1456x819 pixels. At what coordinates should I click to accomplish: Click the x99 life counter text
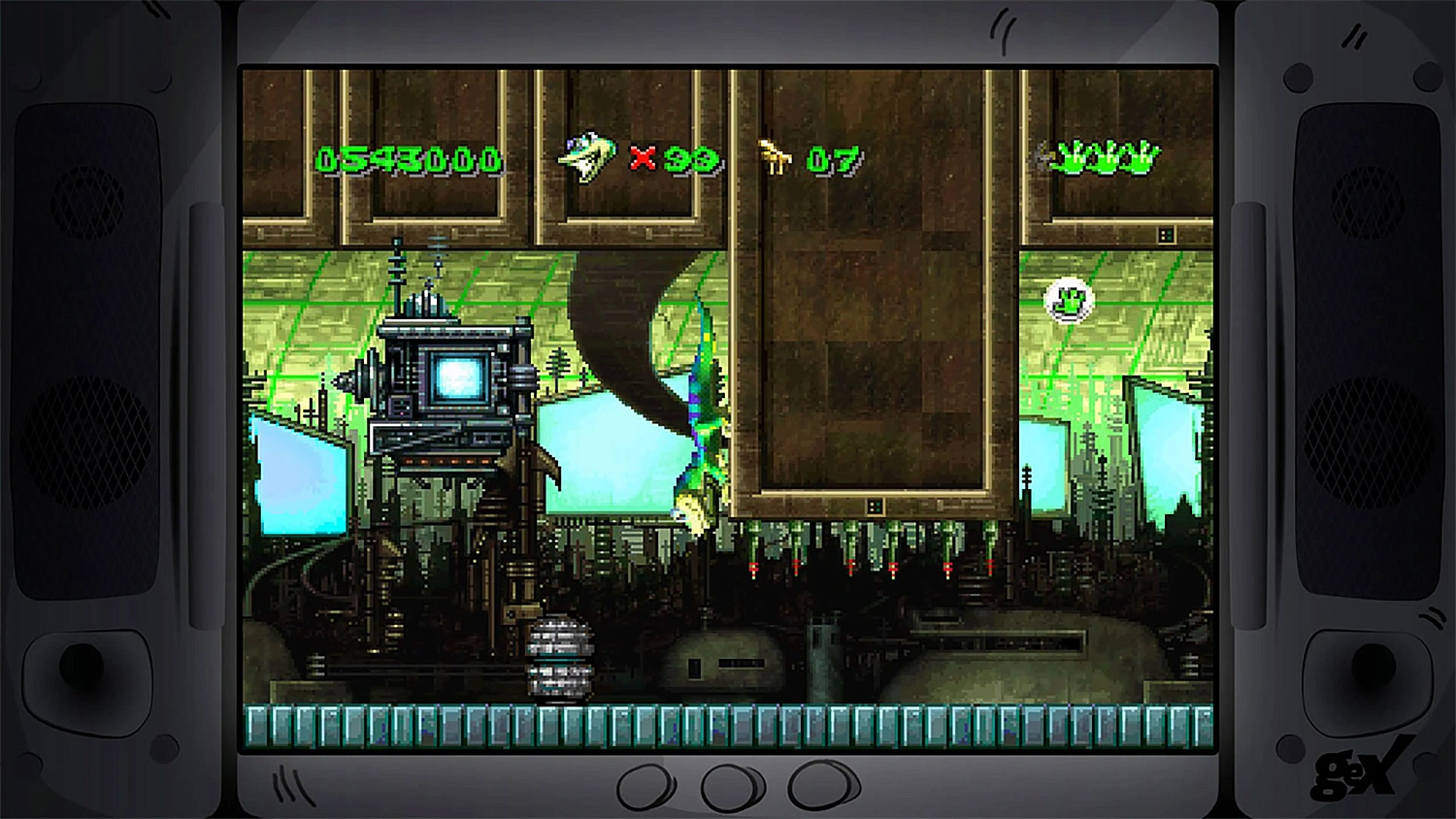pos(677,159)
